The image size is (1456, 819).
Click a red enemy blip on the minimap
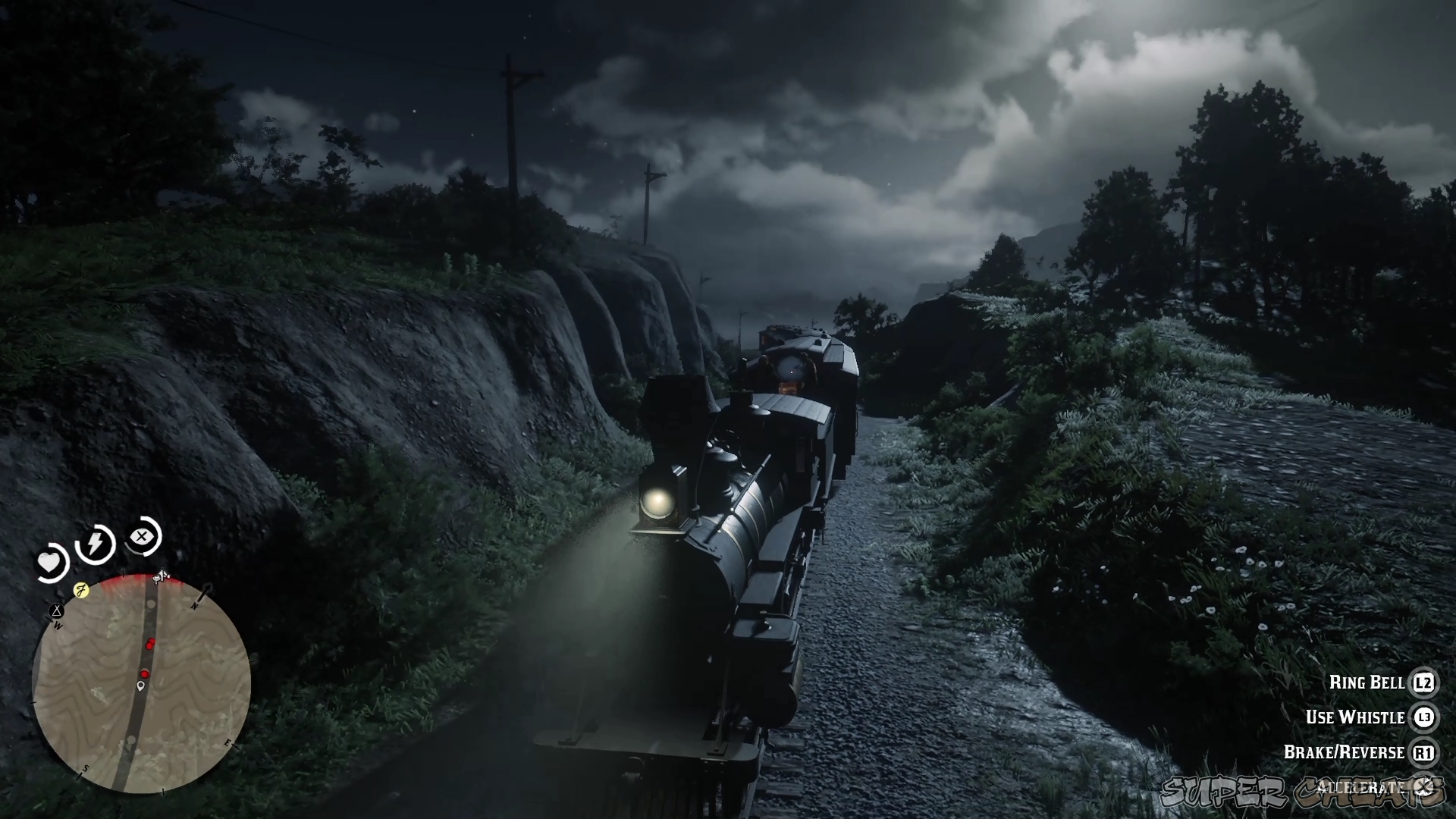point(151,642)
